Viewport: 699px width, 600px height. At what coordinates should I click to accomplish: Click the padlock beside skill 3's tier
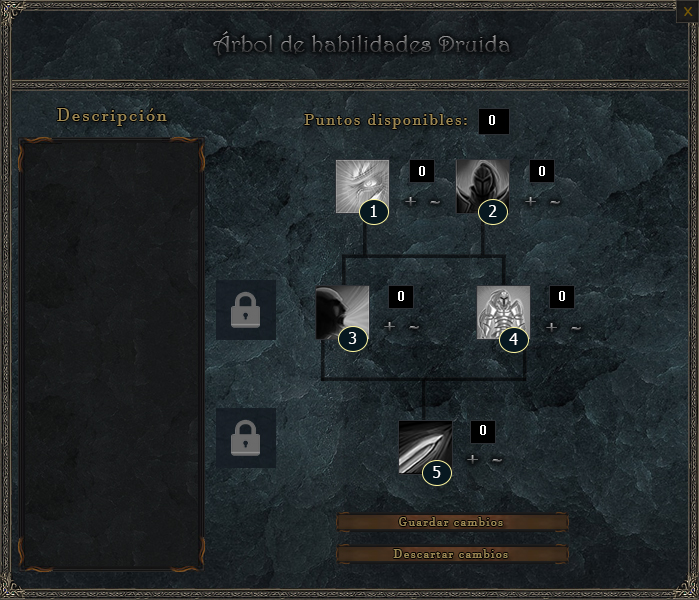pos(246,311)
